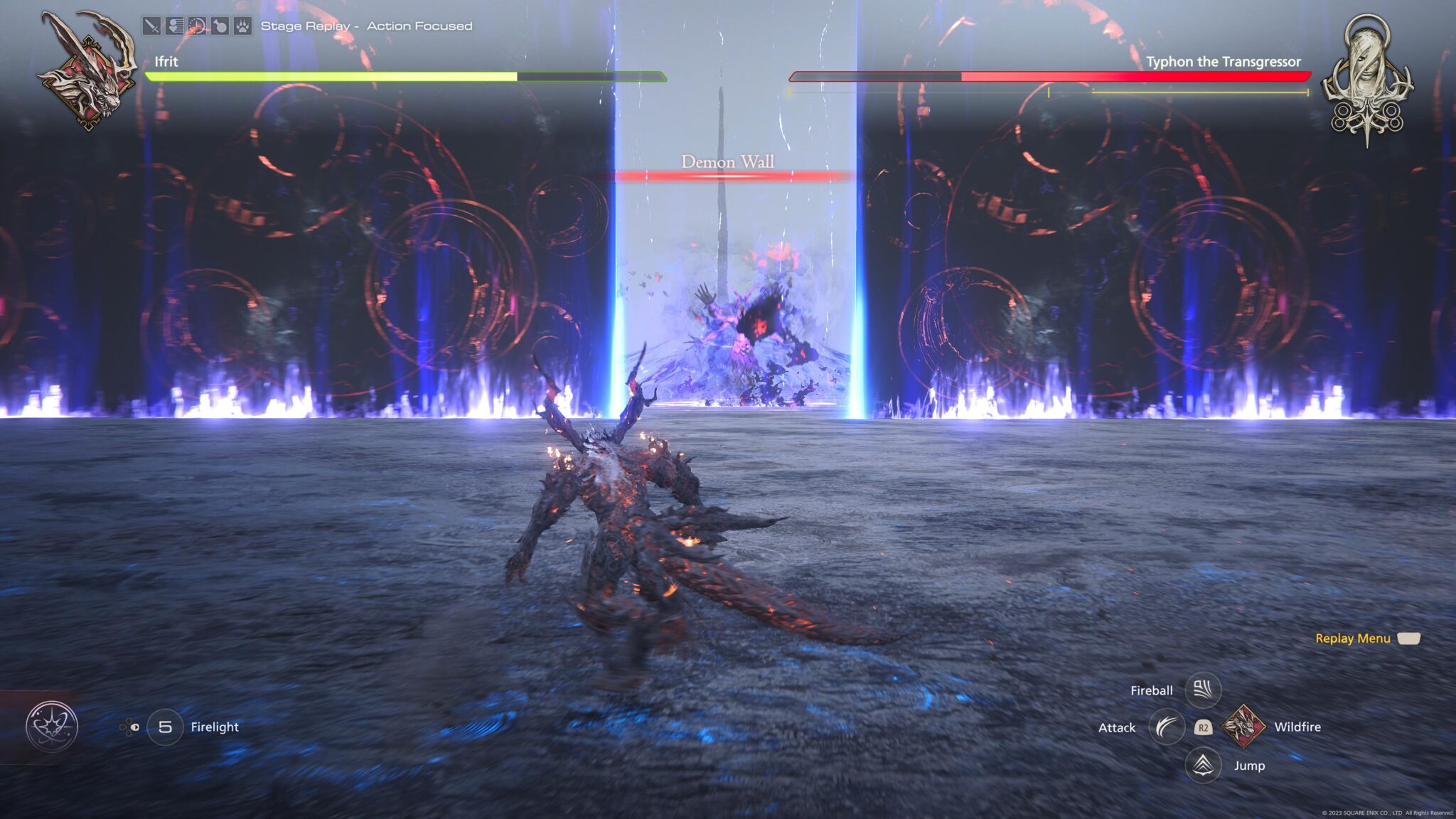The width and height of the screenshot is (1456, 819).
Task: Select the sword icon in the replay toolbar
Action: coord(152,24)
